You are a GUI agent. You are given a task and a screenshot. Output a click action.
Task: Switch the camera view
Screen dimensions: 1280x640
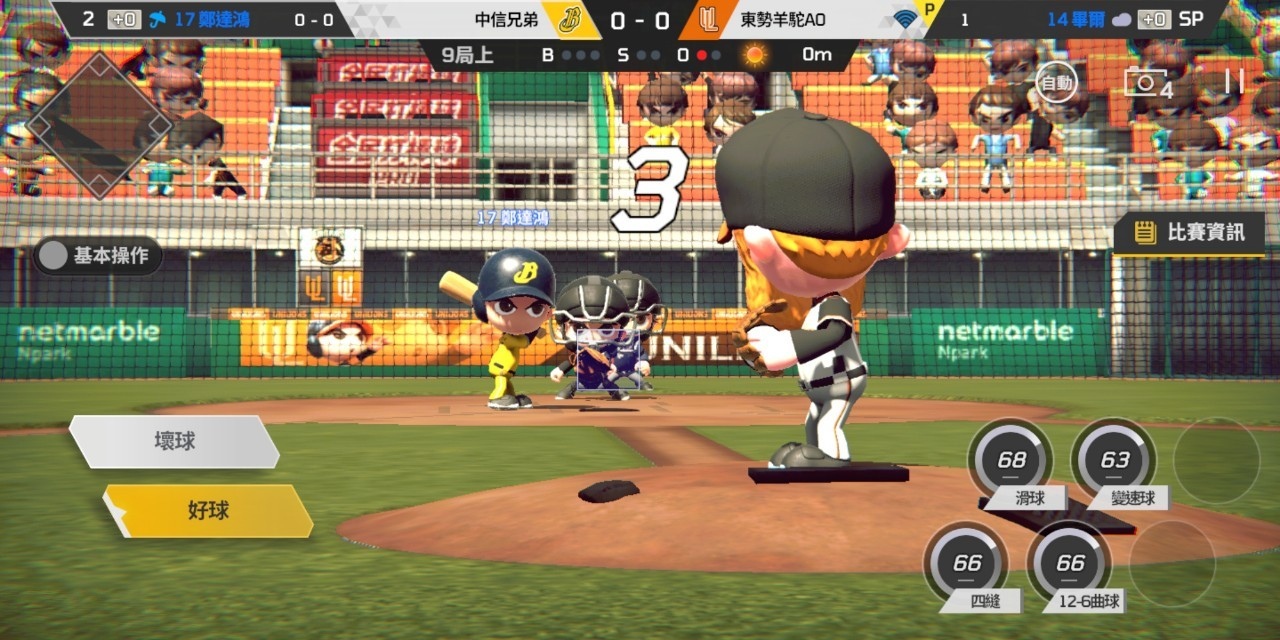1146,83
